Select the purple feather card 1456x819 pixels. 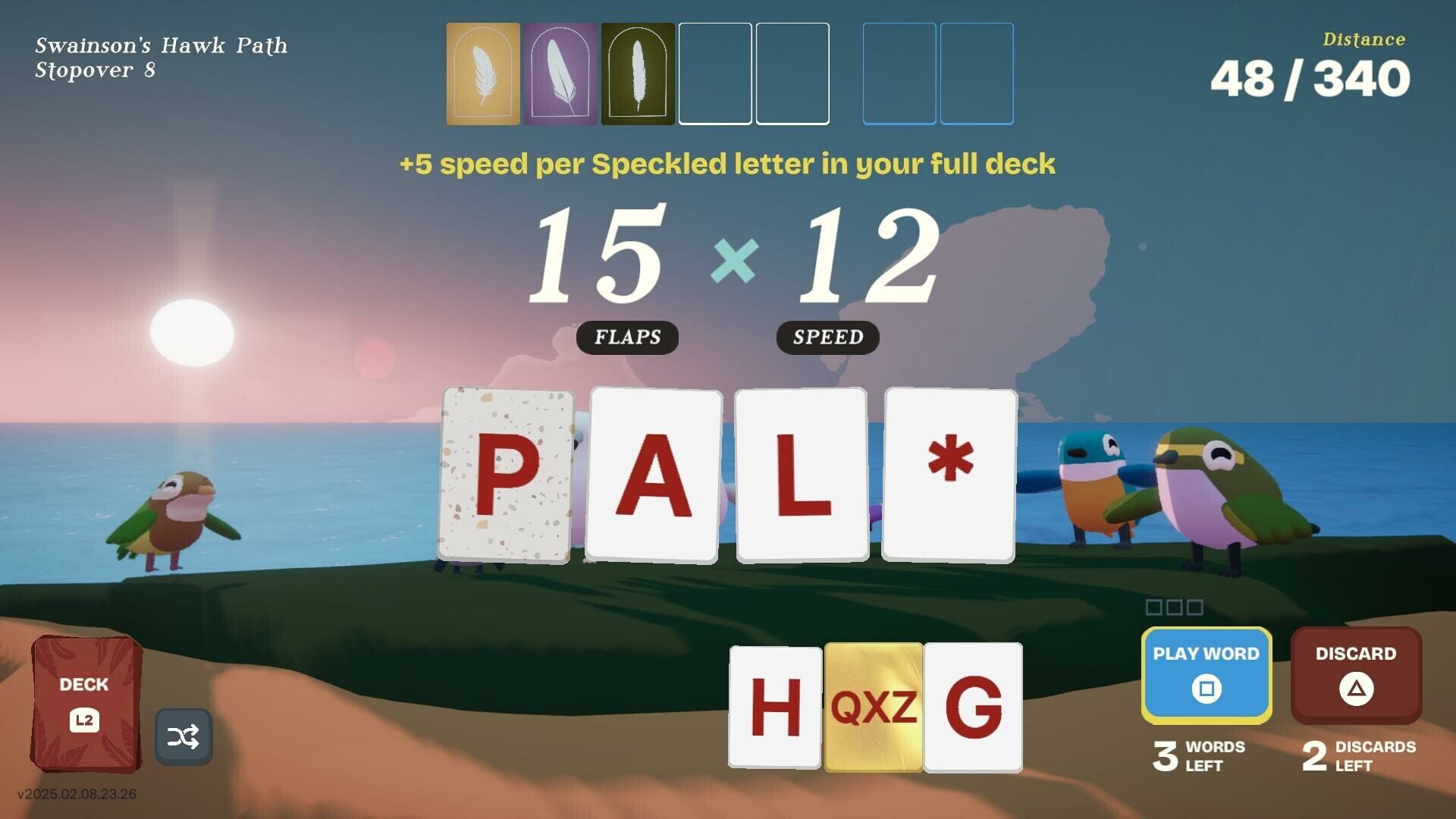coord(561,73)
